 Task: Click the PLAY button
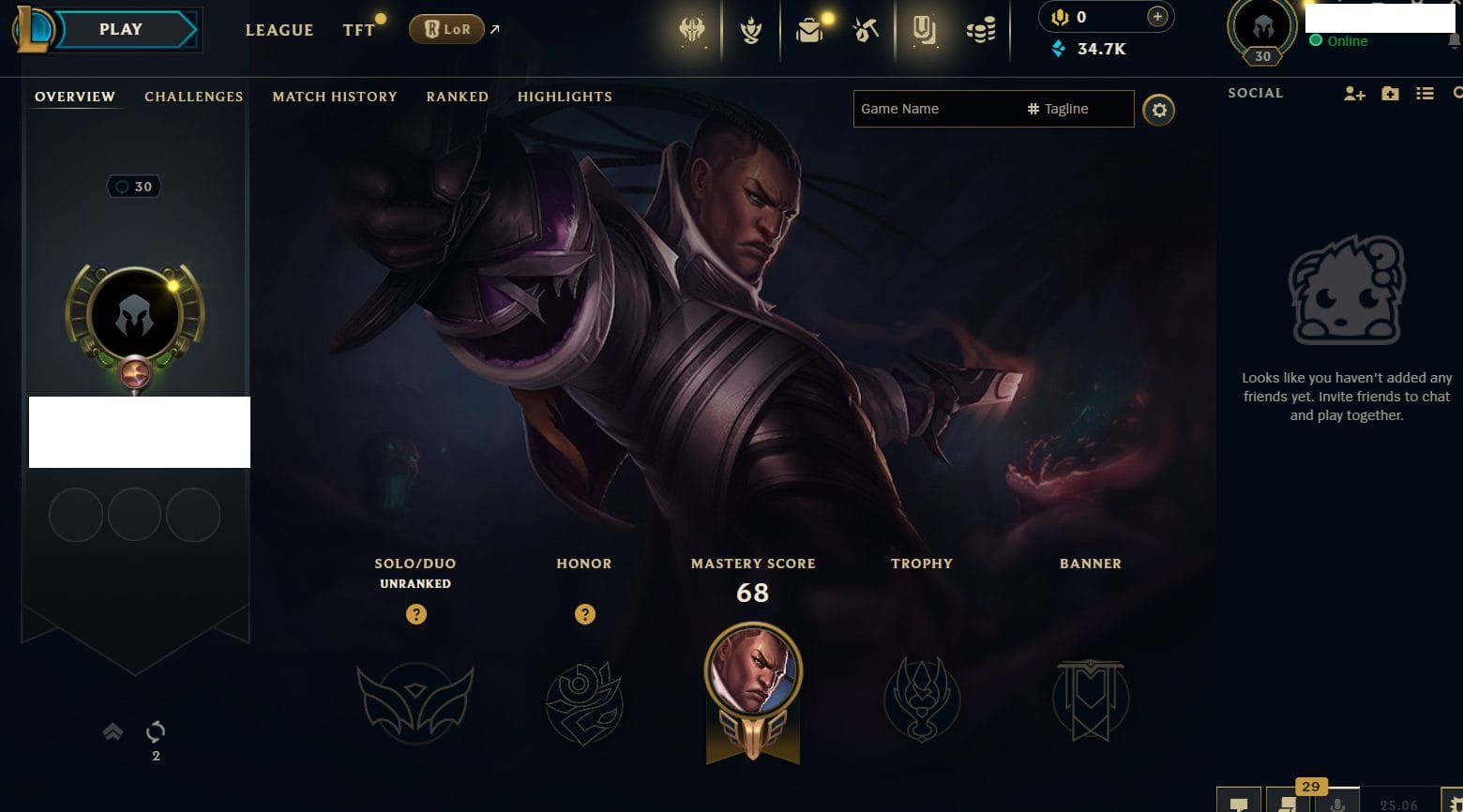(x=121, y=30)
